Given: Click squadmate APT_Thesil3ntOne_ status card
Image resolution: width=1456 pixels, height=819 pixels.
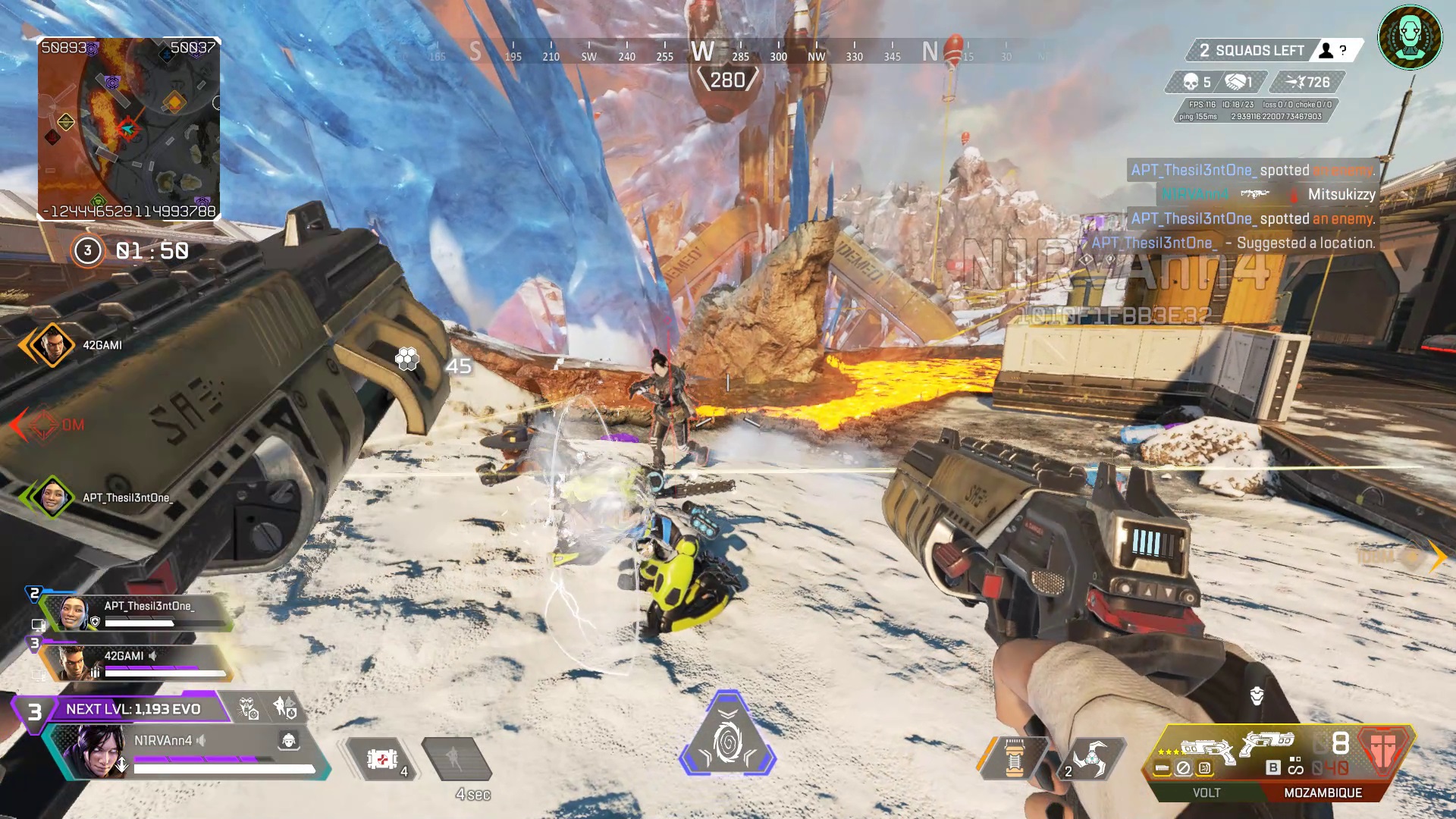Looking at the screenshot, I should click(136, 613).
